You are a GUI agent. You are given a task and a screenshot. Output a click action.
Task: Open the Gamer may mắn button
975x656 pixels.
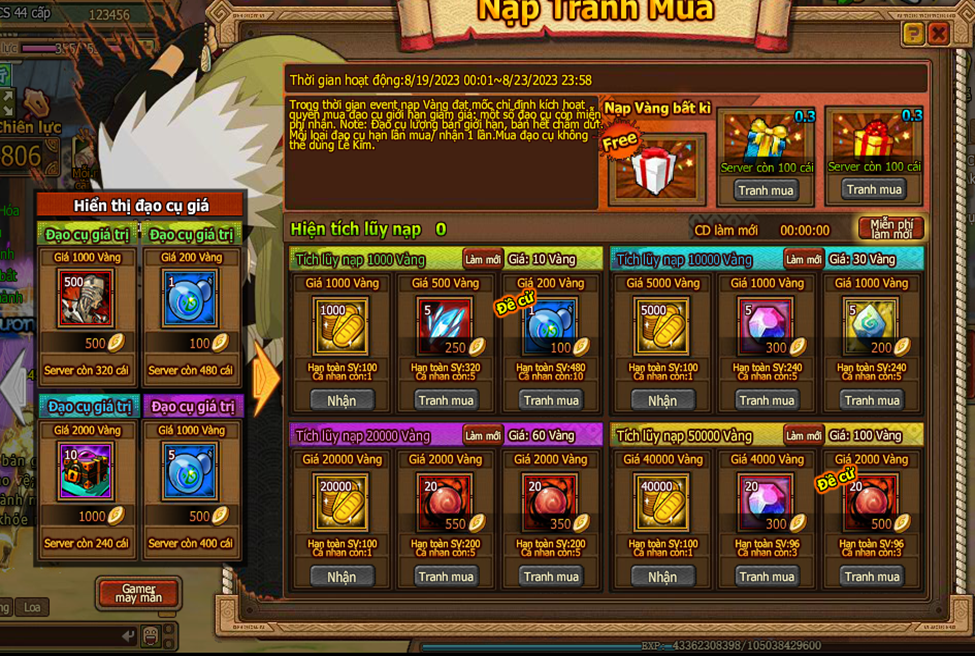pyautogui.click(x=138, y=593)
